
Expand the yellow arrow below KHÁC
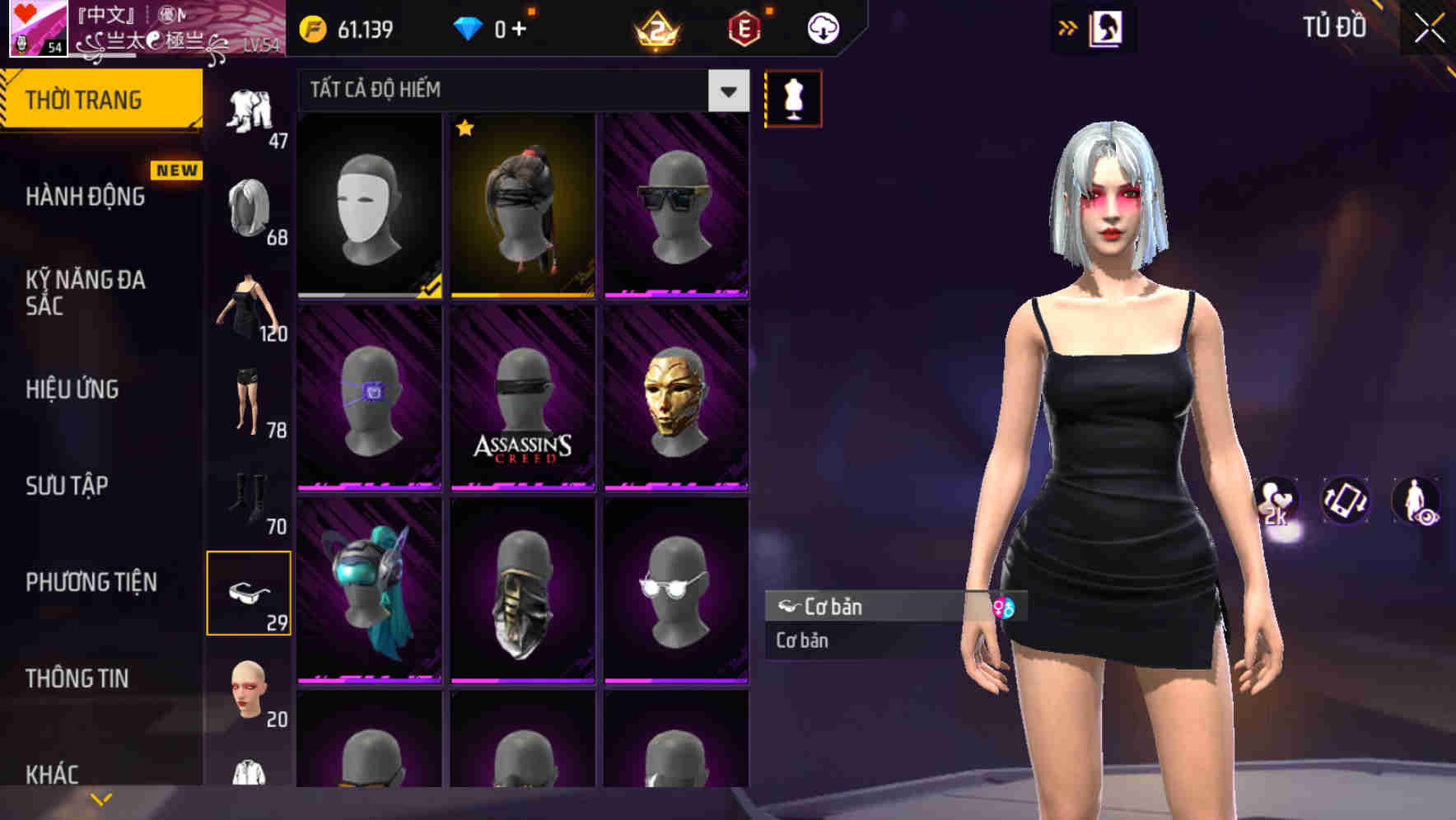[x=100, y=799]
